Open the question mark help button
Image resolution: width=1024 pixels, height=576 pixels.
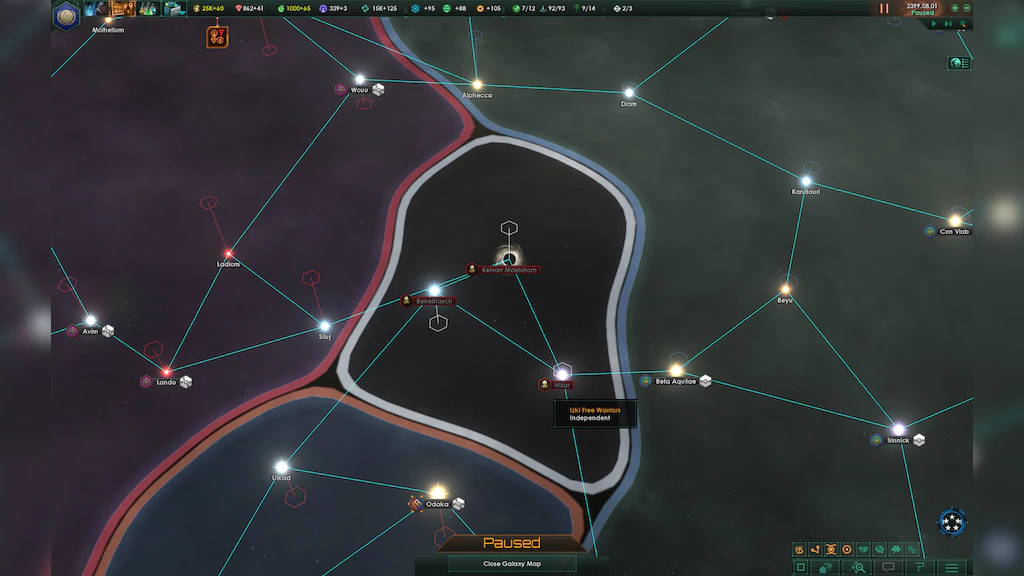click(x=920, y=567)
